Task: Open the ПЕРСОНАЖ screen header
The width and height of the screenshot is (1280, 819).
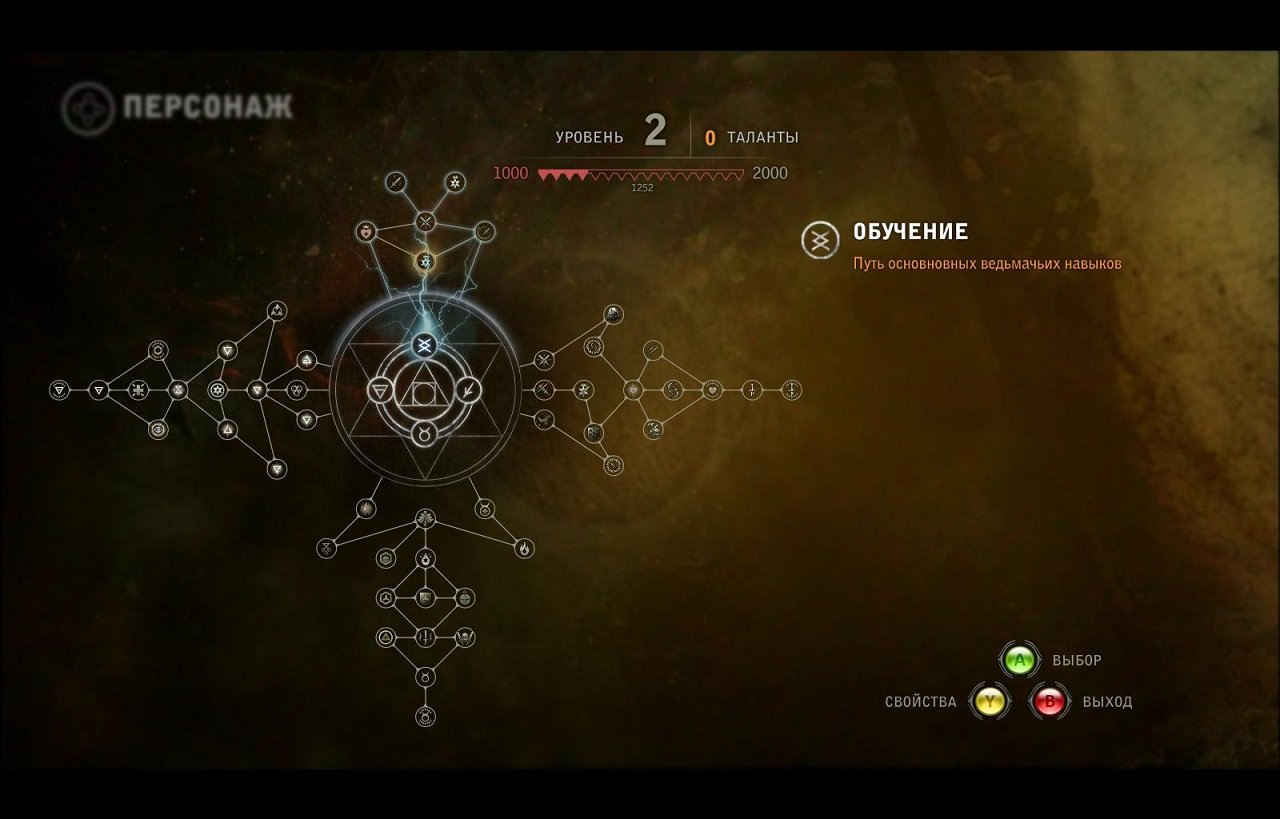Action: [205, 104]
